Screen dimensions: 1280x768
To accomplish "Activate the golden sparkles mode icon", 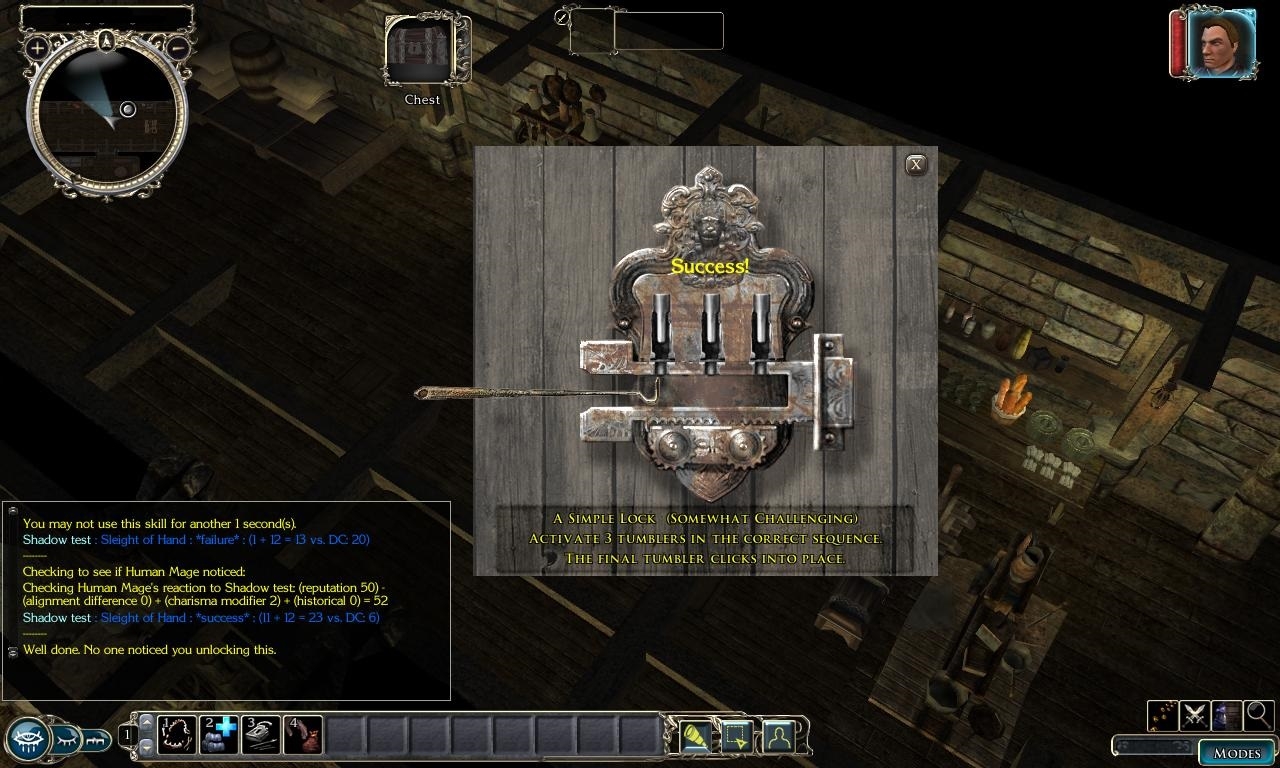I will [x=1162, y=715].
